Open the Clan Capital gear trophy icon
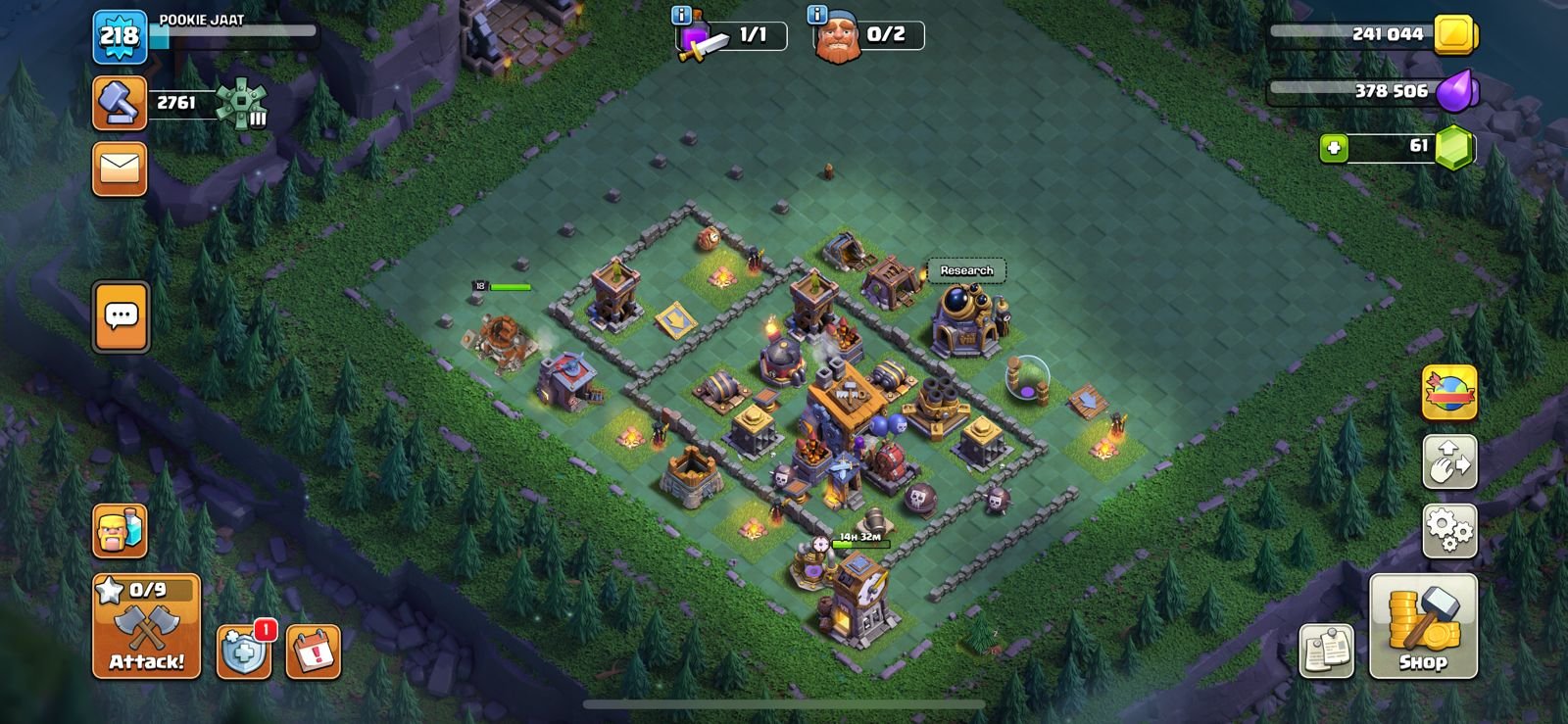The image size is (1568, 724). [241, 103]
